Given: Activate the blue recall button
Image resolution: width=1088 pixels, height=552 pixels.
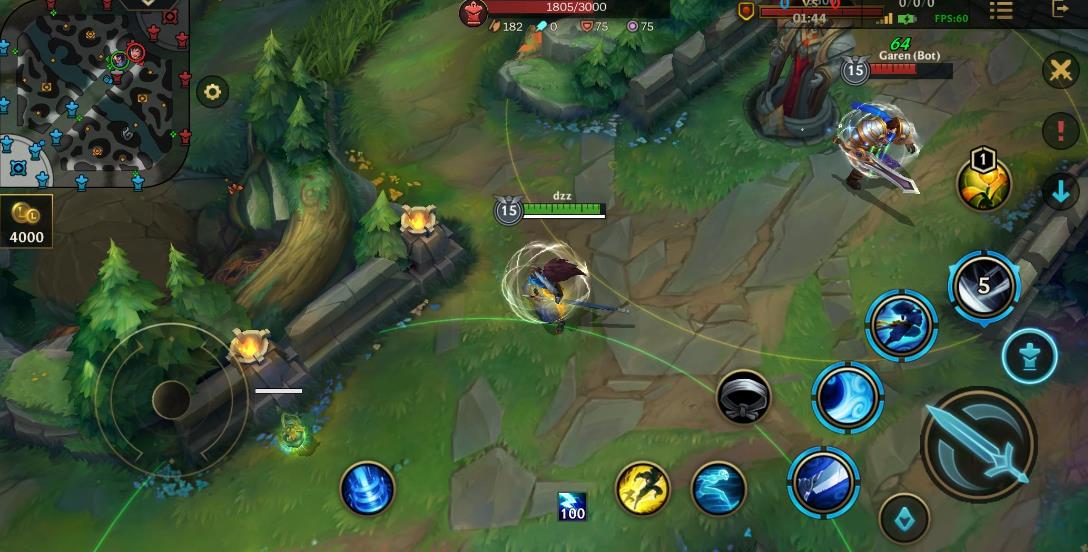Looking at the screenshot, I should [368, 489].
